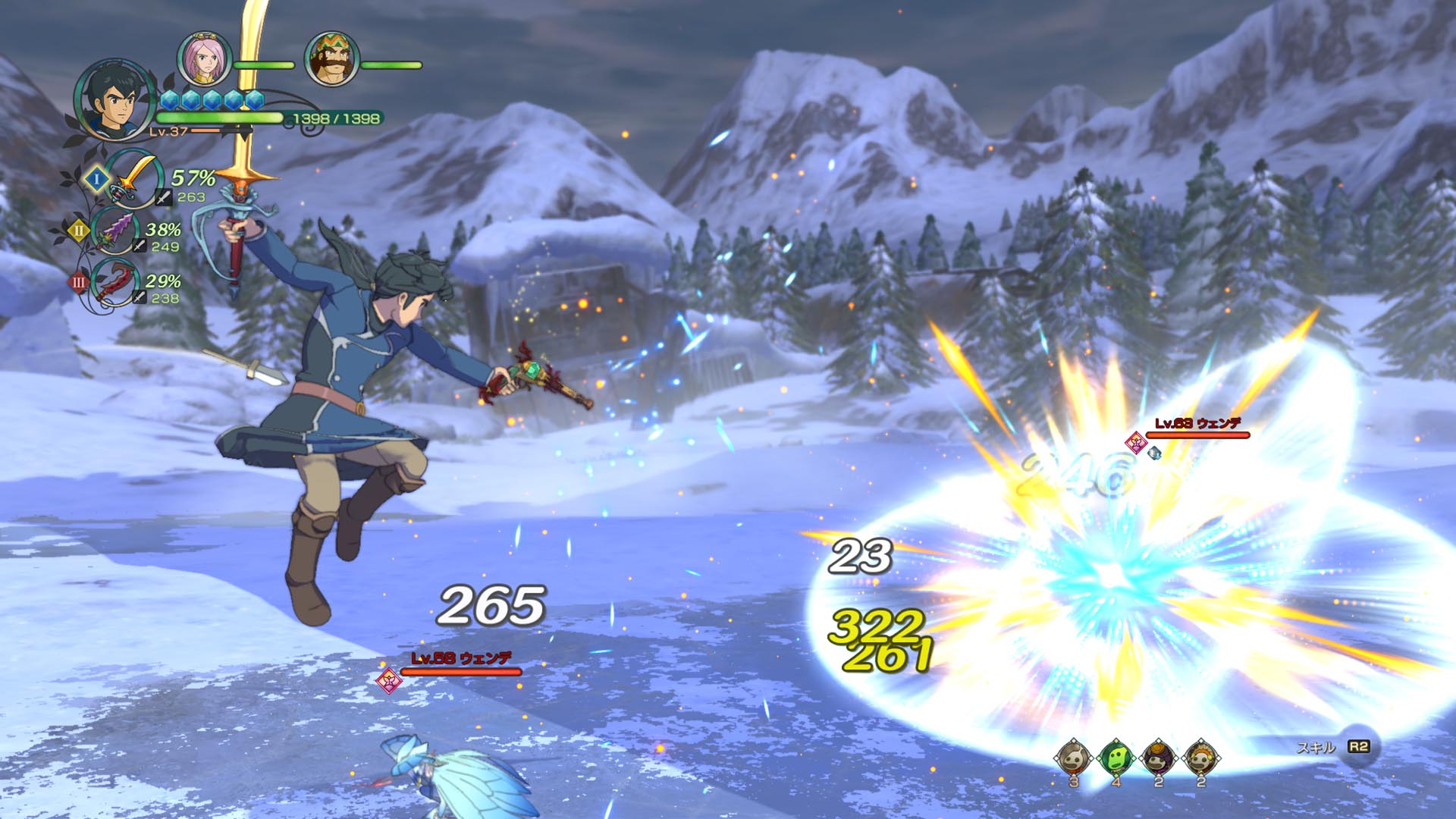This screenshot has width=1456, height=819.
Task: Toggle the yellow II weapon slot diamond
Action: 79,230
